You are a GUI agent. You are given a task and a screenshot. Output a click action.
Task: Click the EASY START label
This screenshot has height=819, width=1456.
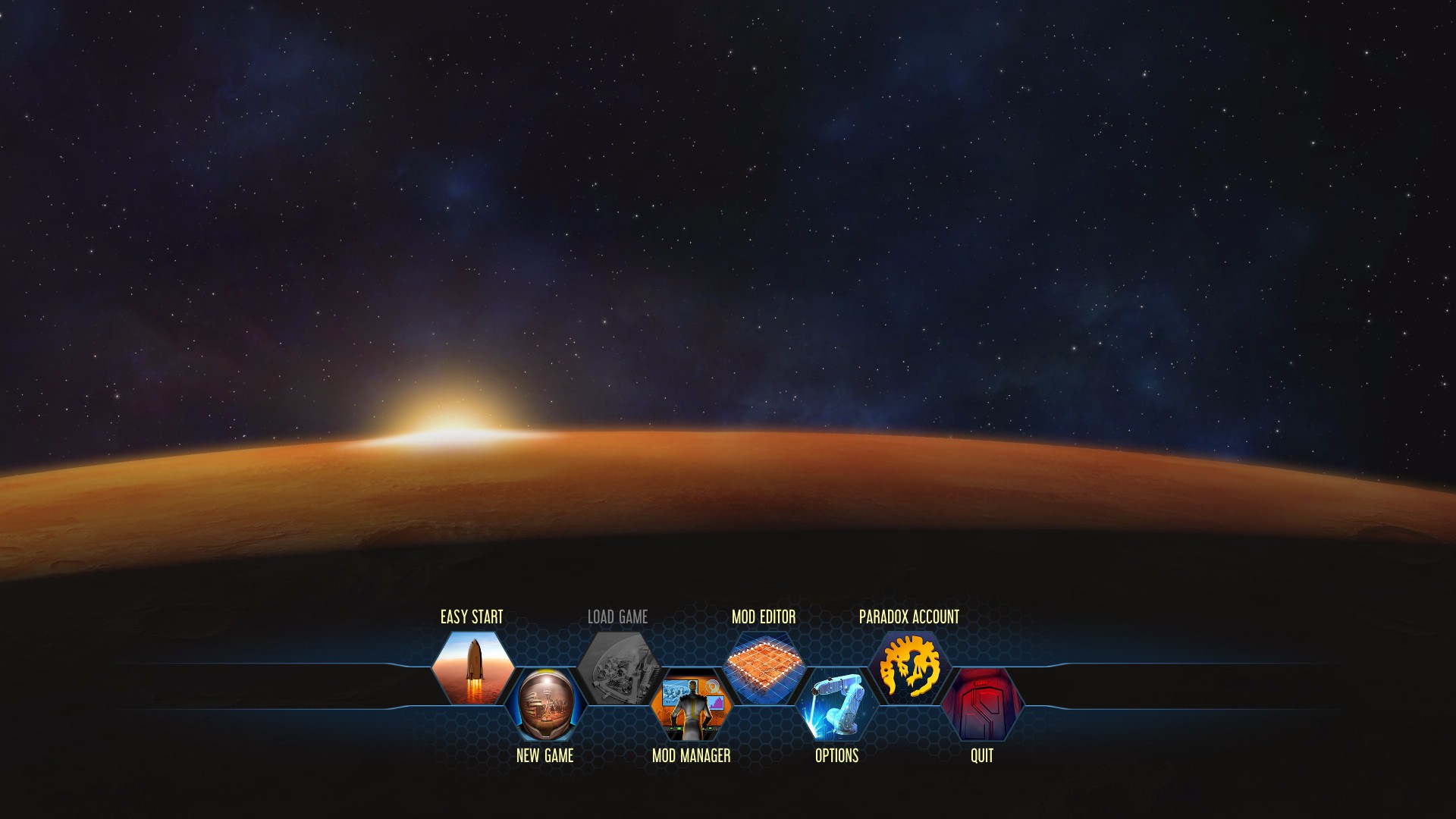(472, 617)
